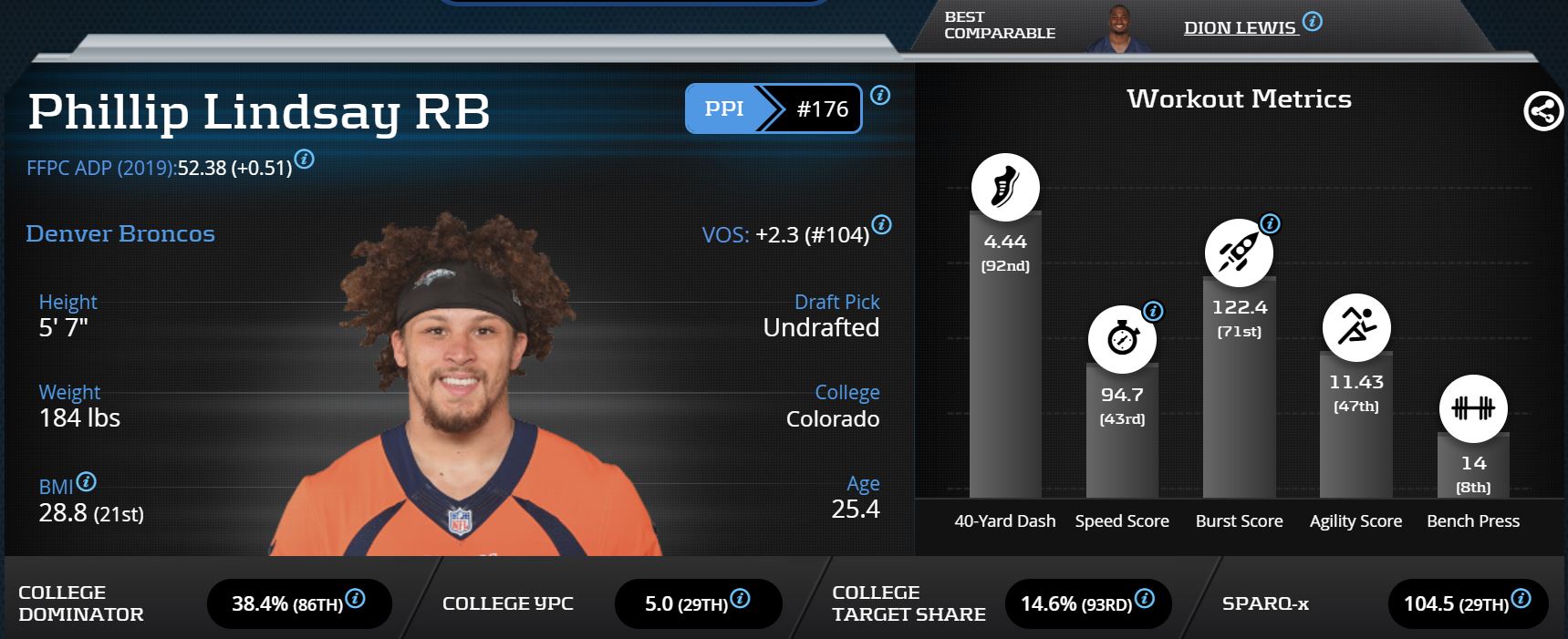Open the Dion Lewis comparable player link

pos(1239,28)
